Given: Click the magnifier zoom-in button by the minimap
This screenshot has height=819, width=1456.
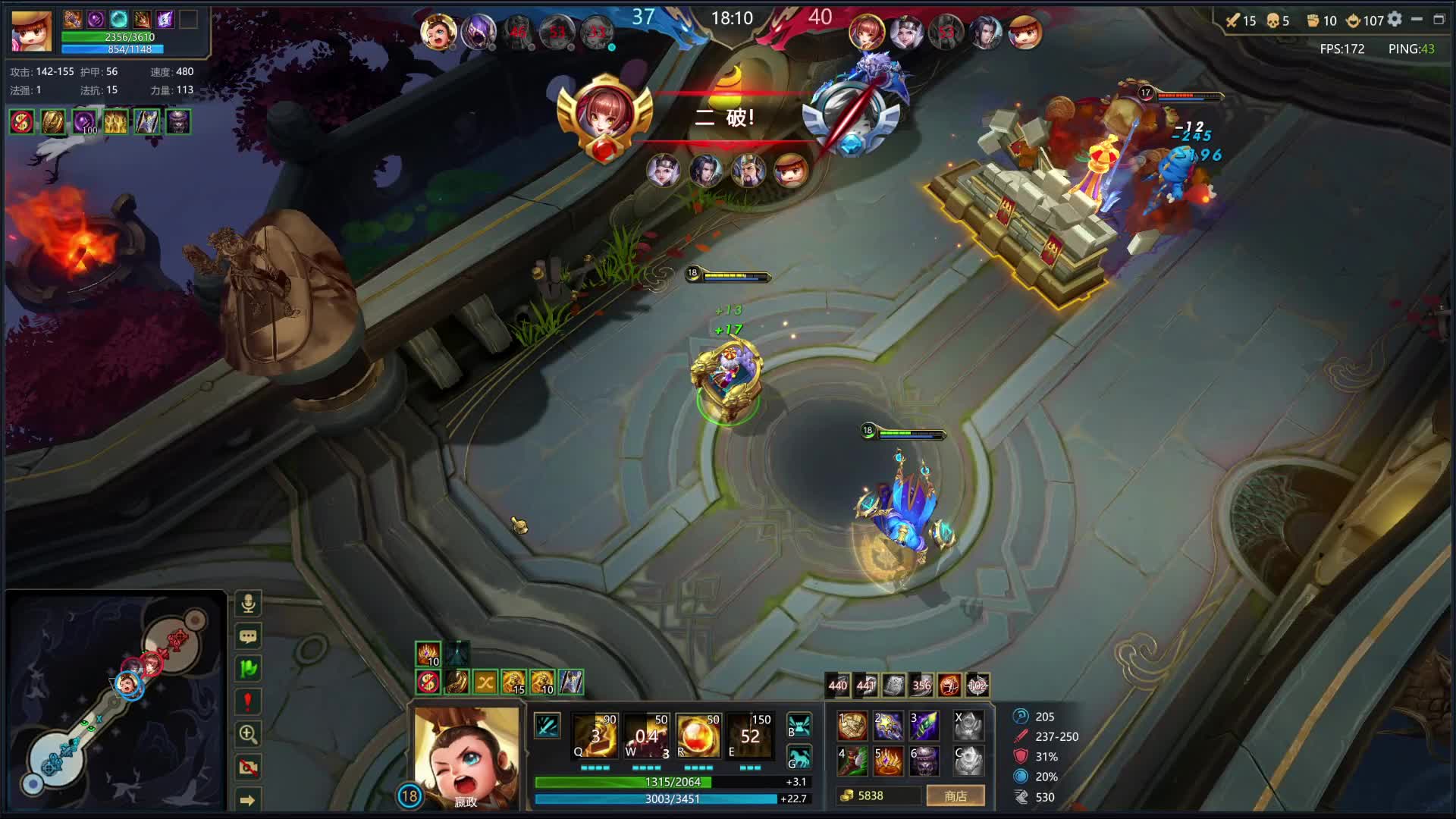Looking at the screenshot, I should coord(248,734).
